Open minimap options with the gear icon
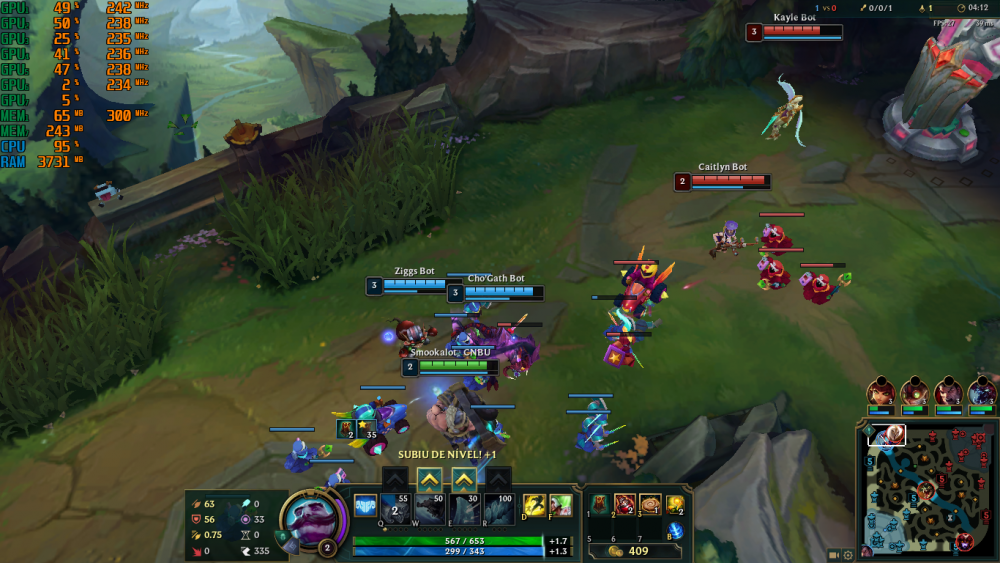The width and height of the screenshot is (1000, 563). point(848,555)
